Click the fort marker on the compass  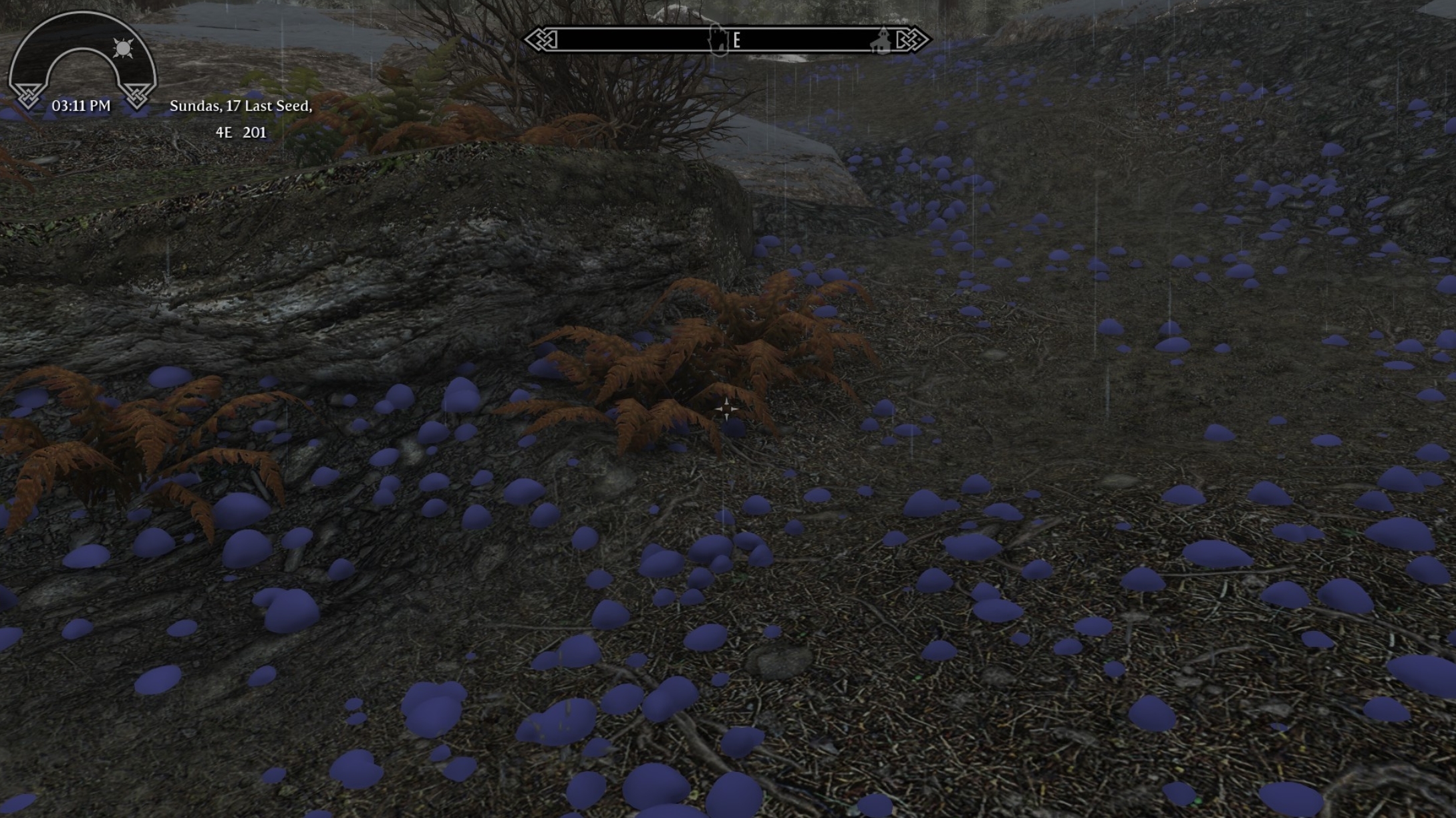point(717,39)
